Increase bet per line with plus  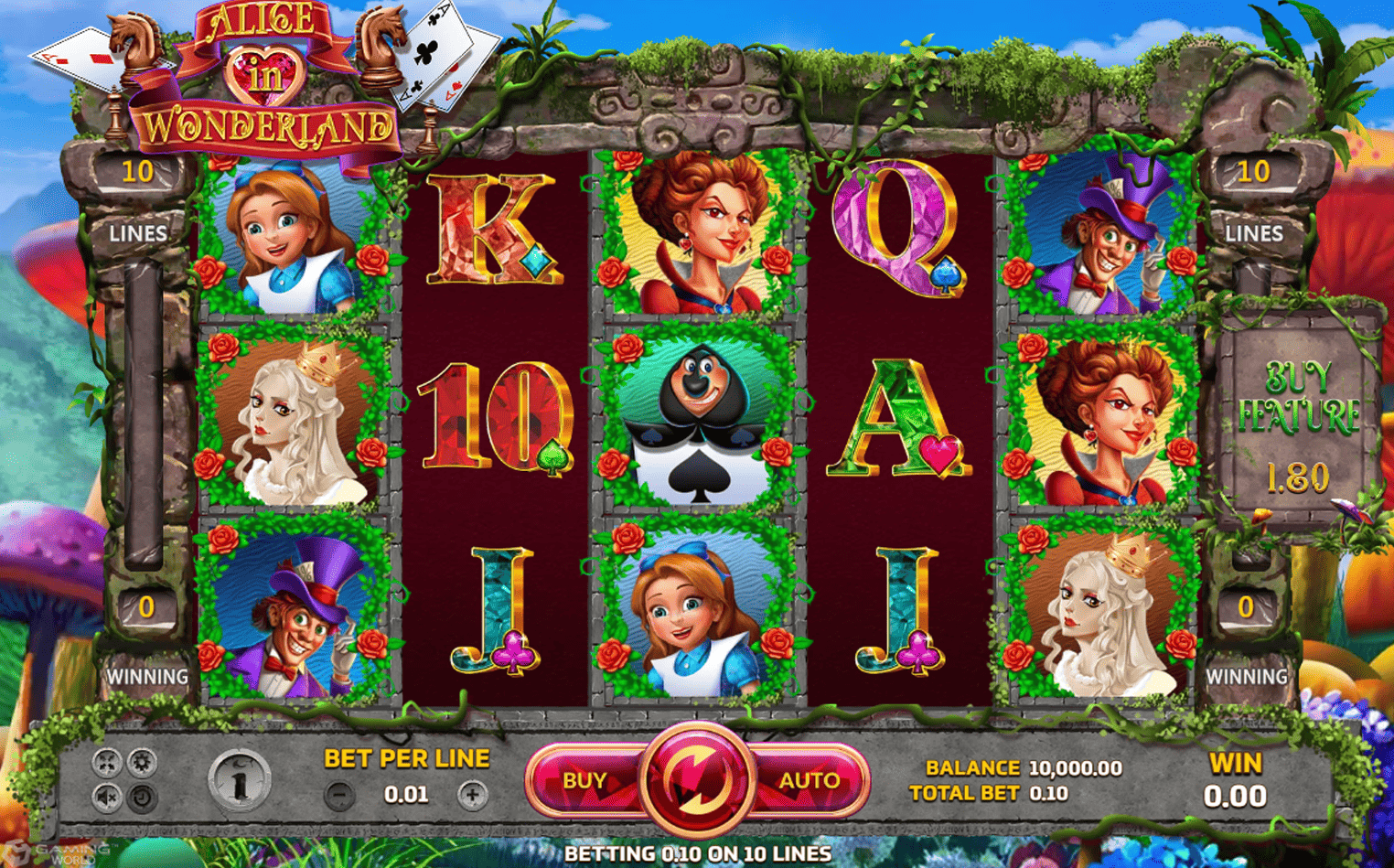click(472, 795)
